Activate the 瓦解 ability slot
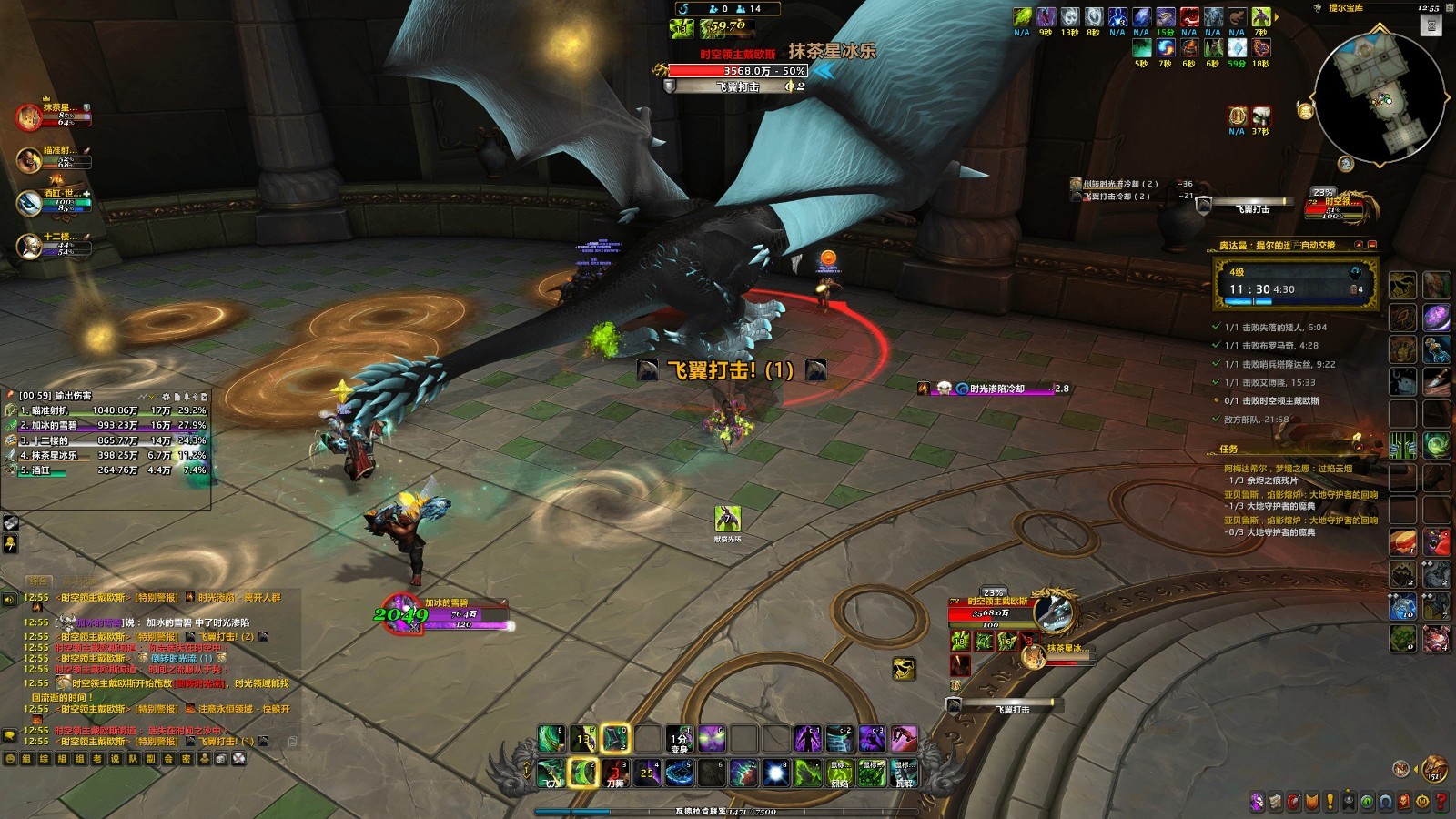Screen dimensions: 1456x819 (904, 773)
